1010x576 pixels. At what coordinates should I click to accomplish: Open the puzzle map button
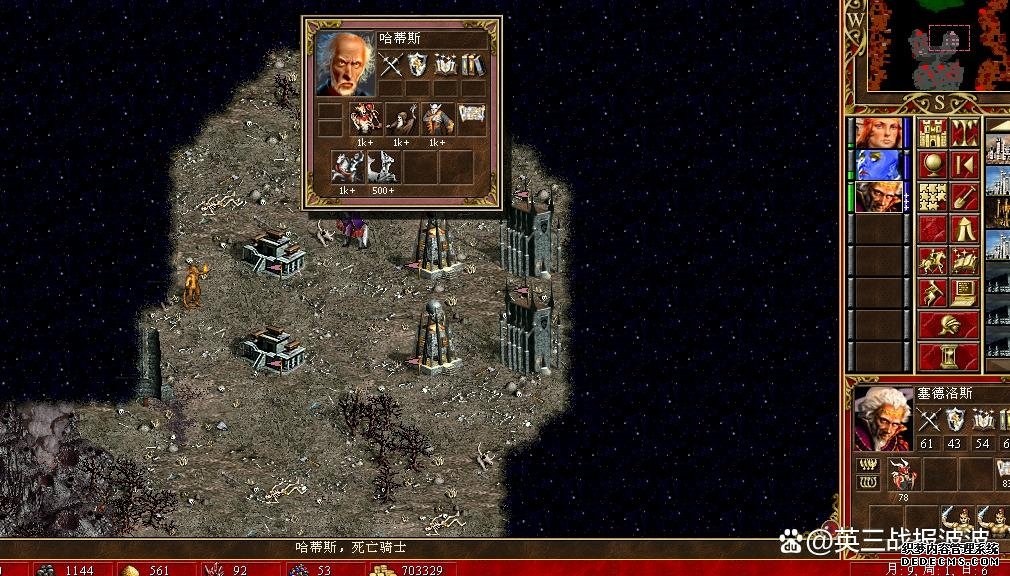932,197
